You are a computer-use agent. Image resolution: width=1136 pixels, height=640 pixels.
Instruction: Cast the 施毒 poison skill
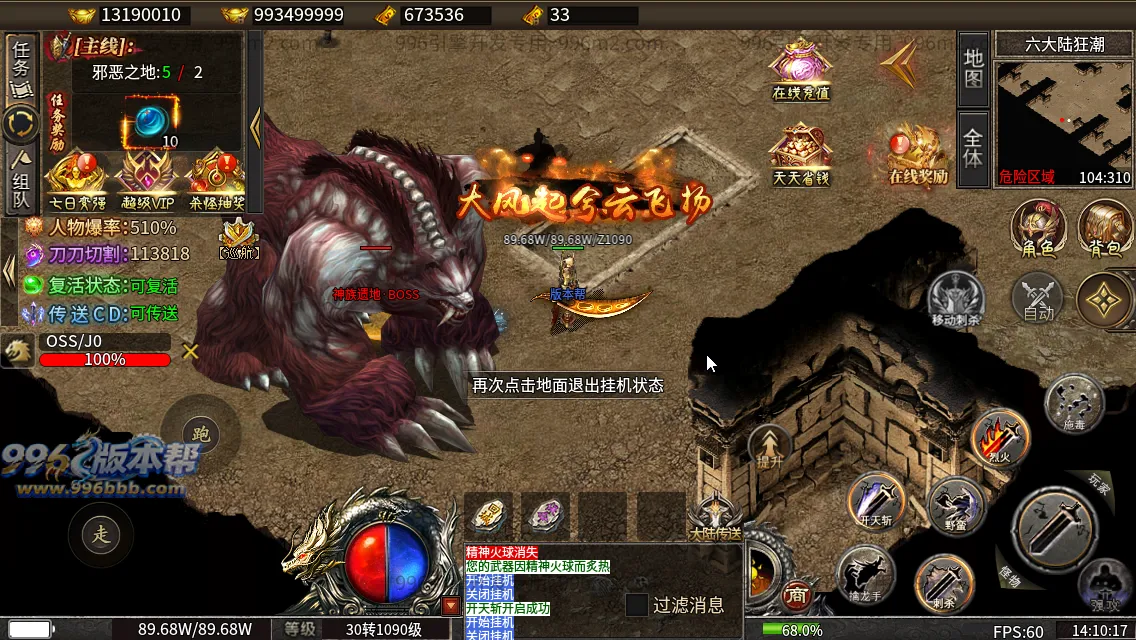pyautogui.click(x=1074, y=402)
